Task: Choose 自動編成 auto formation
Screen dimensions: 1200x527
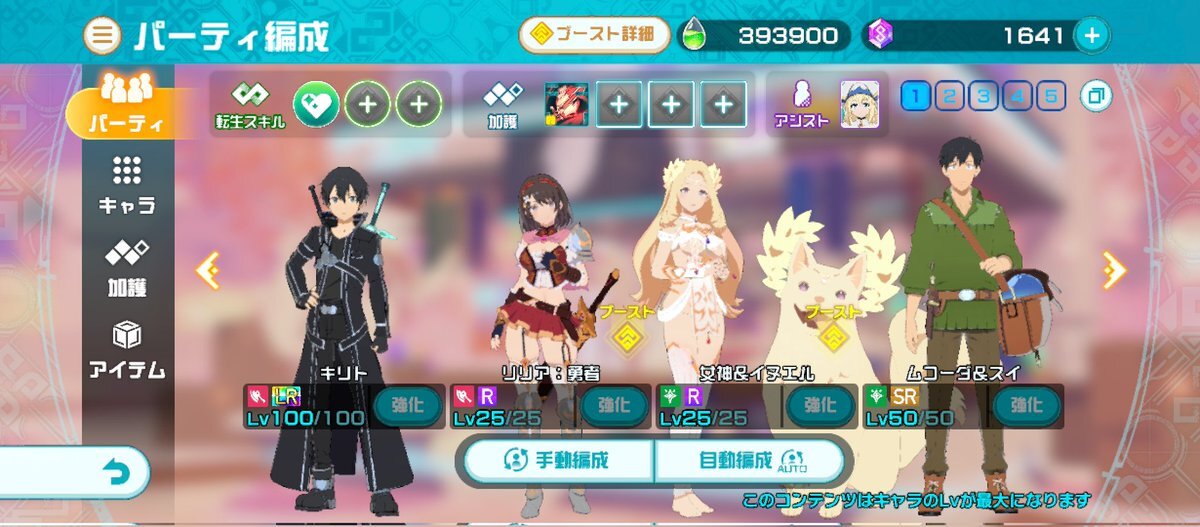Action: click(x=750, y=461)
